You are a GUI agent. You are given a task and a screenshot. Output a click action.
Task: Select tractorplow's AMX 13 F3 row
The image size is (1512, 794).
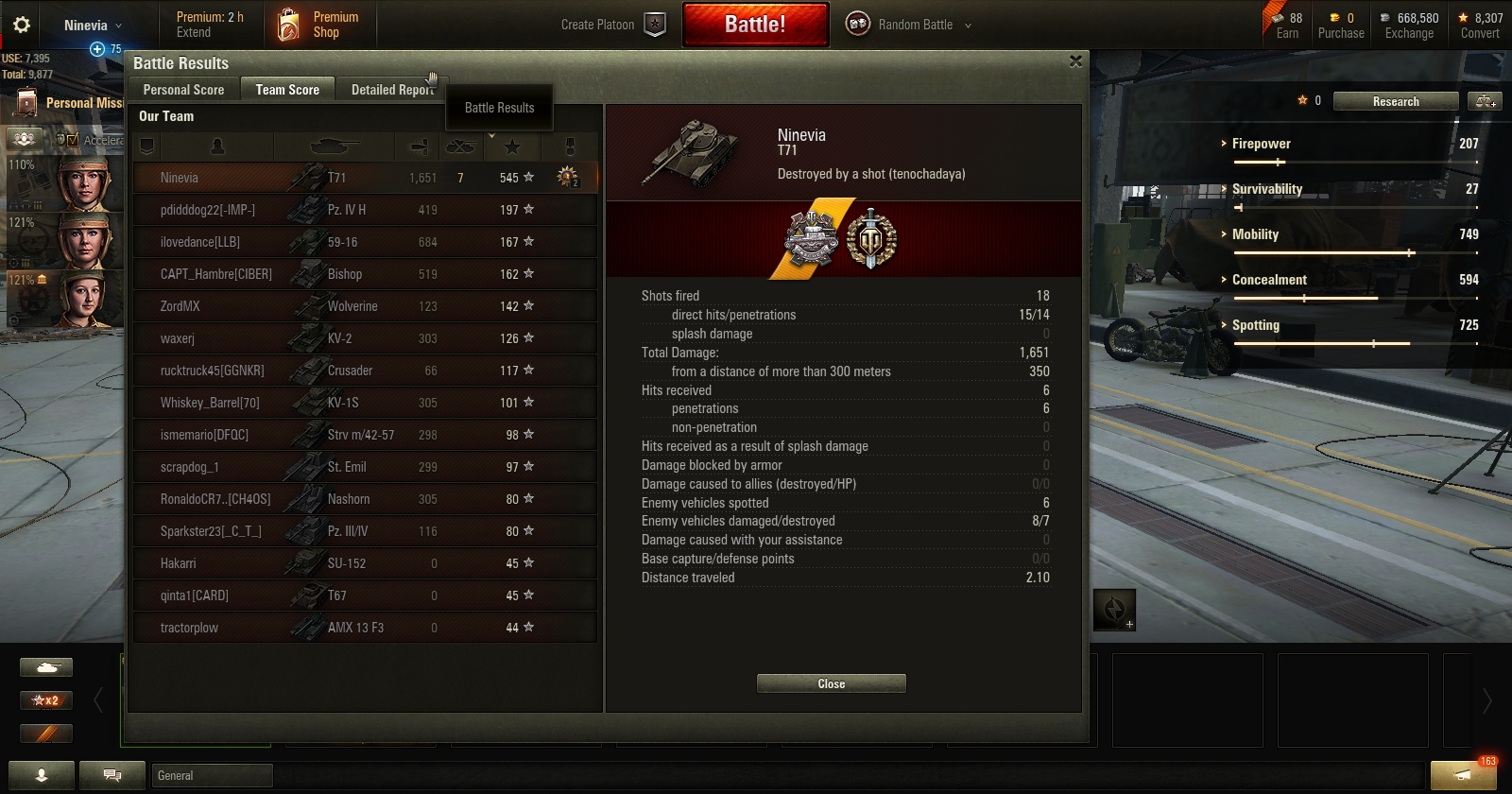click(365, 628)
